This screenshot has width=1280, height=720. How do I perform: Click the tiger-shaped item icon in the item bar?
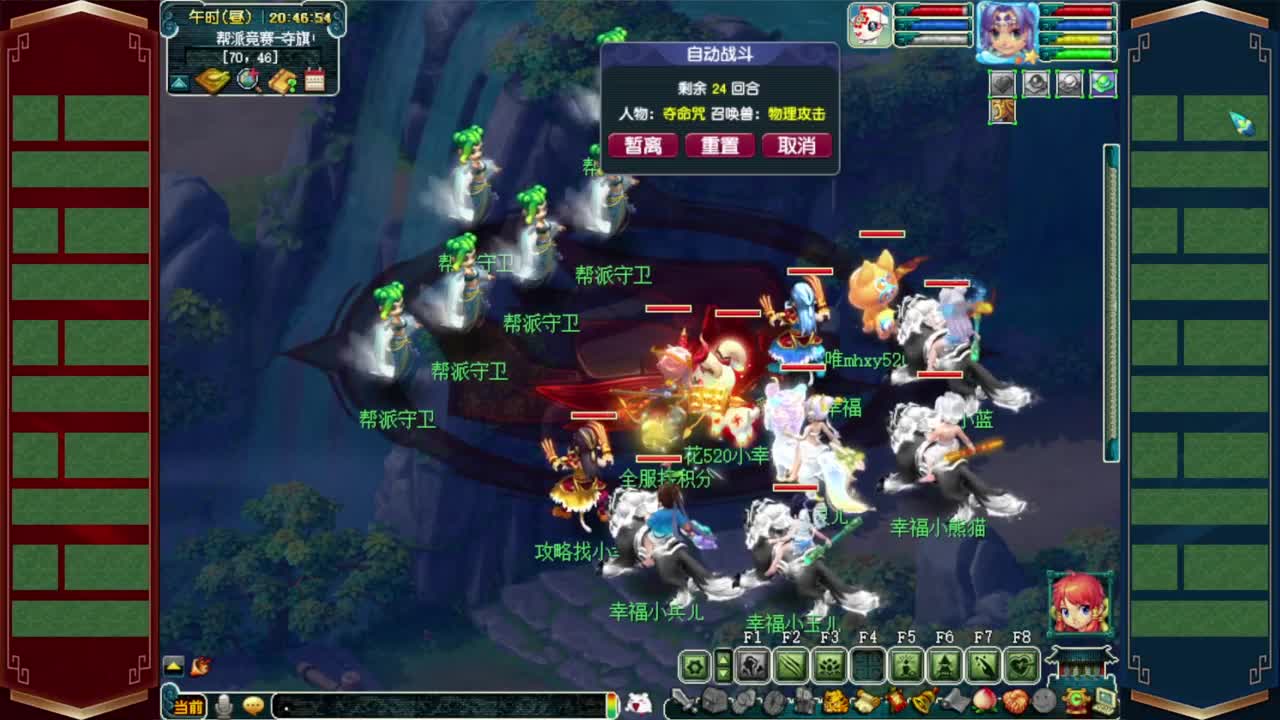[x=834, y=700]
